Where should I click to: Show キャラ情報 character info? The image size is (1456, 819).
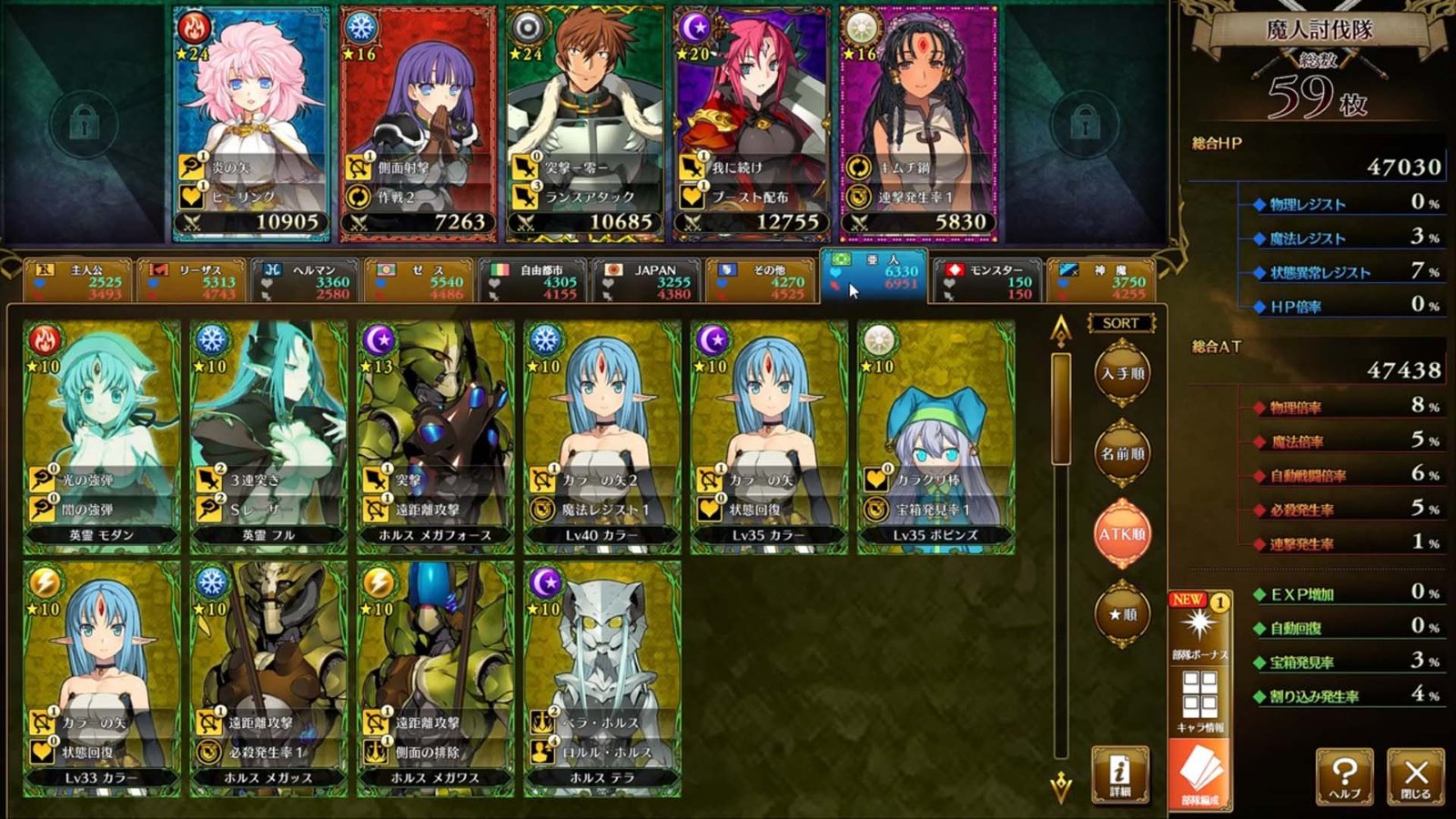(x=1199, y=701)
